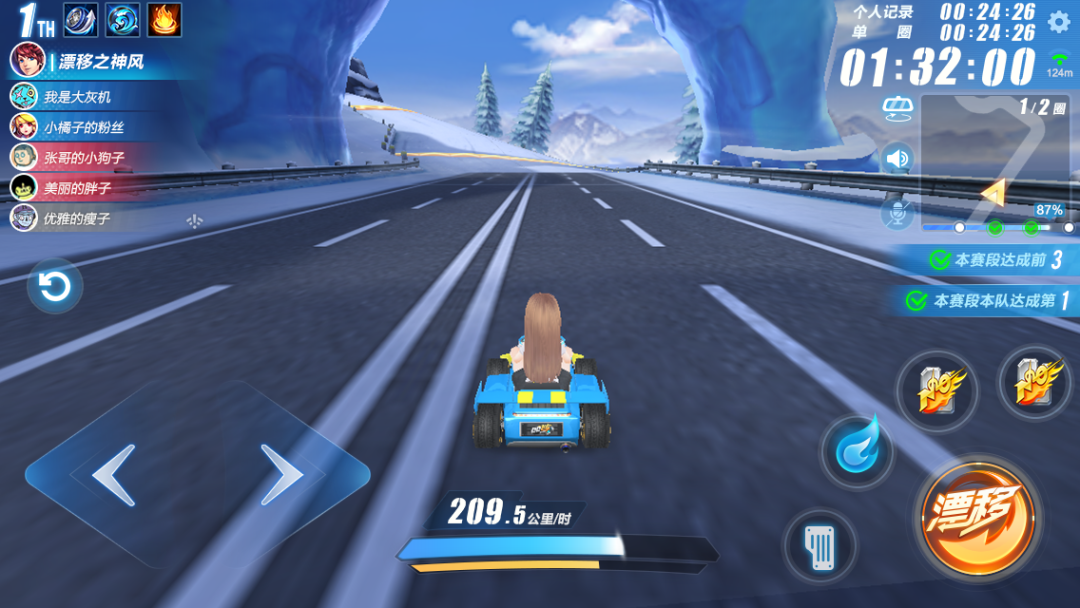The image size is (1080, 608).
Task: Tap the orange 漂移 drift button
Action: pos(977,519)
